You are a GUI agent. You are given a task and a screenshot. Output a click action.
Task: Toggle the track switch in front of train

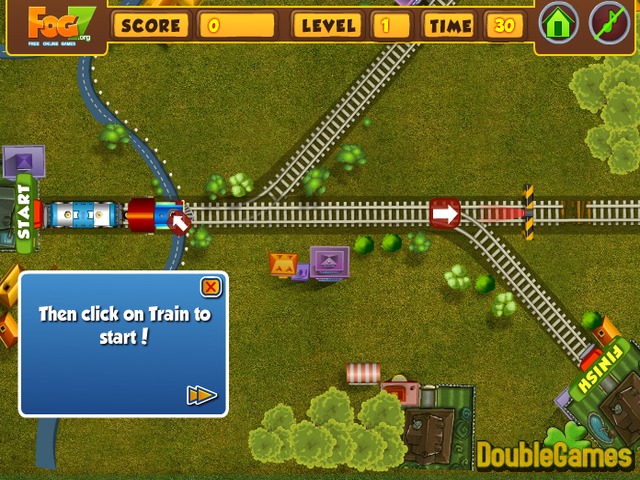click(179, 220)
